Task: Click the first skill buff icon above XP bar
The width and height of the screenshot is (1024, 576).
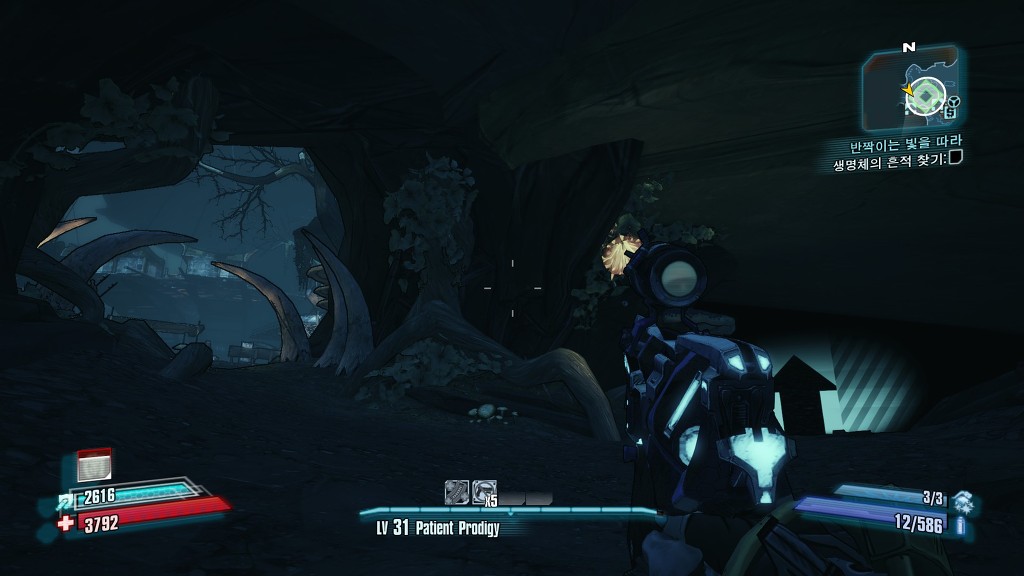Action: point(457,491)
